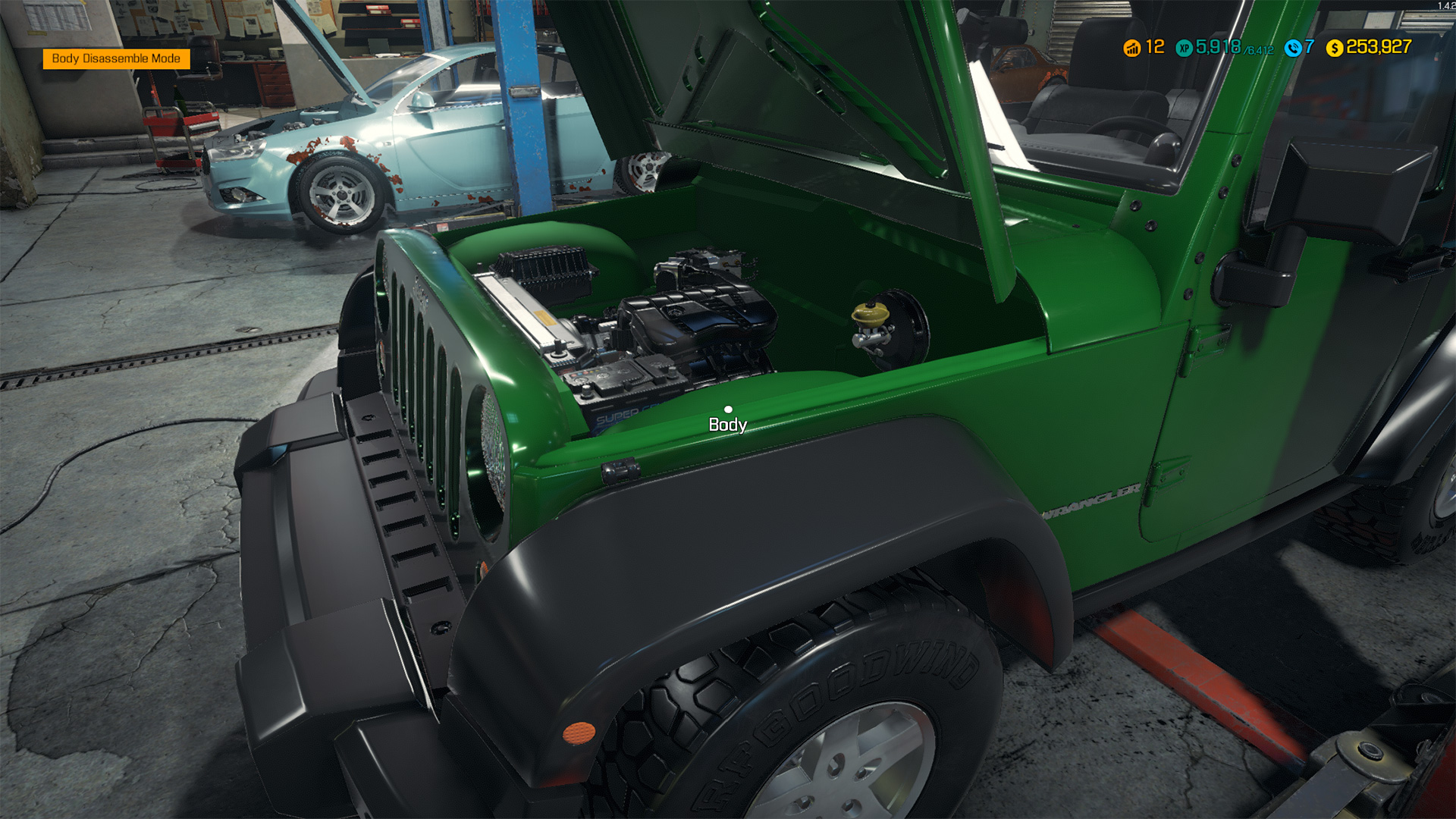Open the blue phone notification icon
Image resolution: width=1456 pixels, height=819 pixels.
(1293, 48)
